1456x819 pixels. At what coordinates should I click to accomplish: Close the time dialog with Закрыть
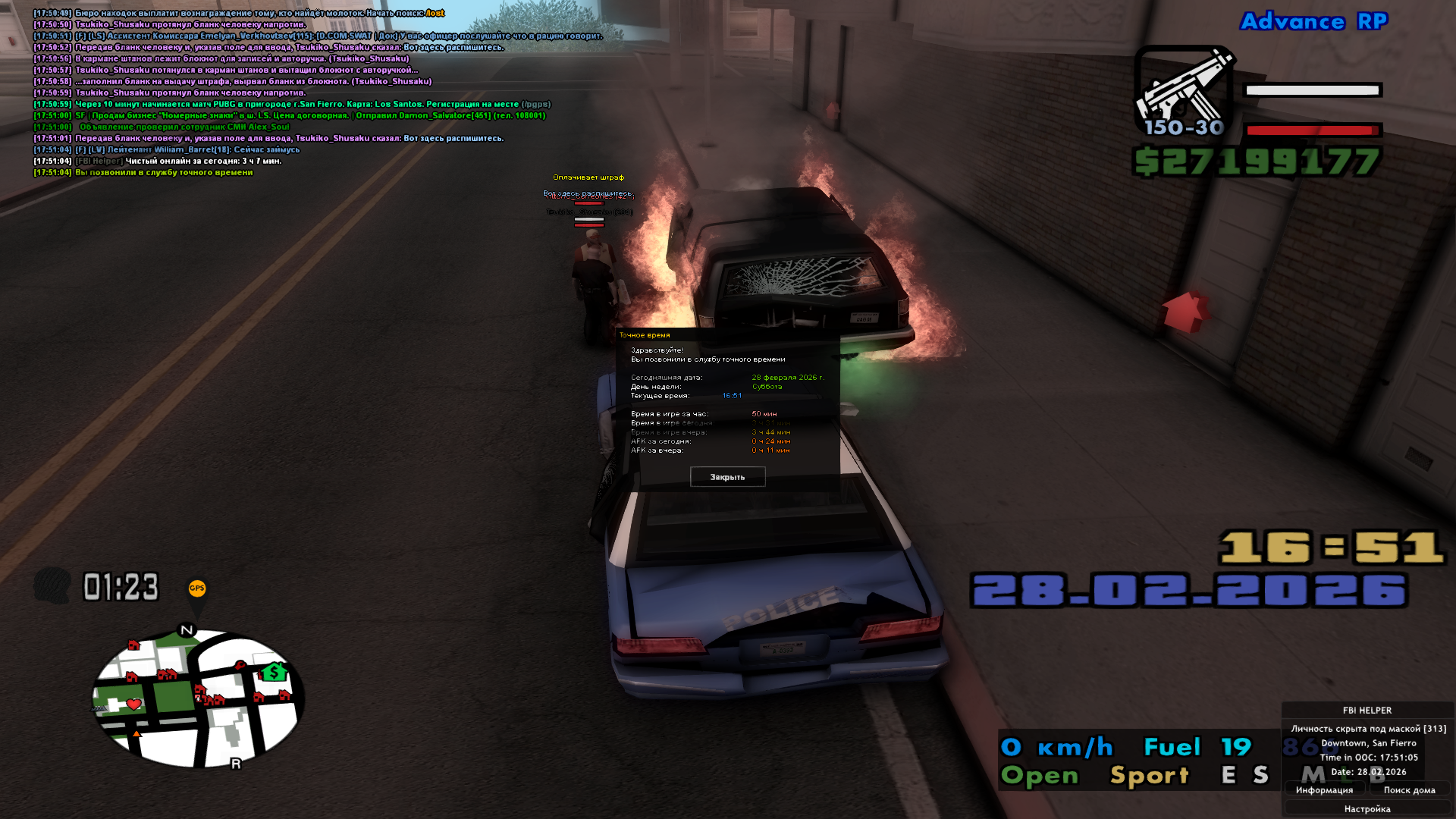pyautogui.click(x=727, y=477)
